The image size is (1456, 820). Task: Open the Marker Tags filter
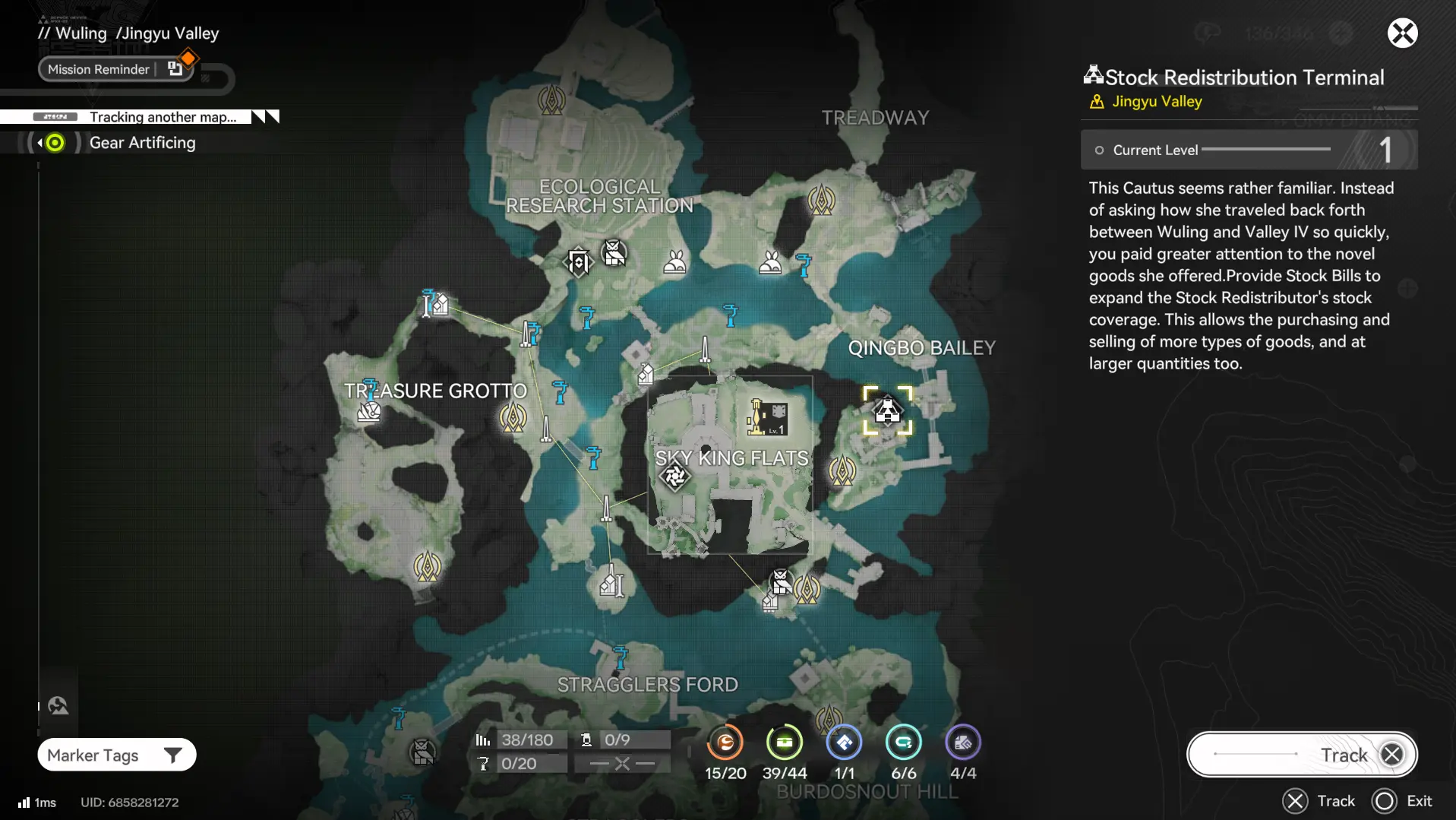116,755
